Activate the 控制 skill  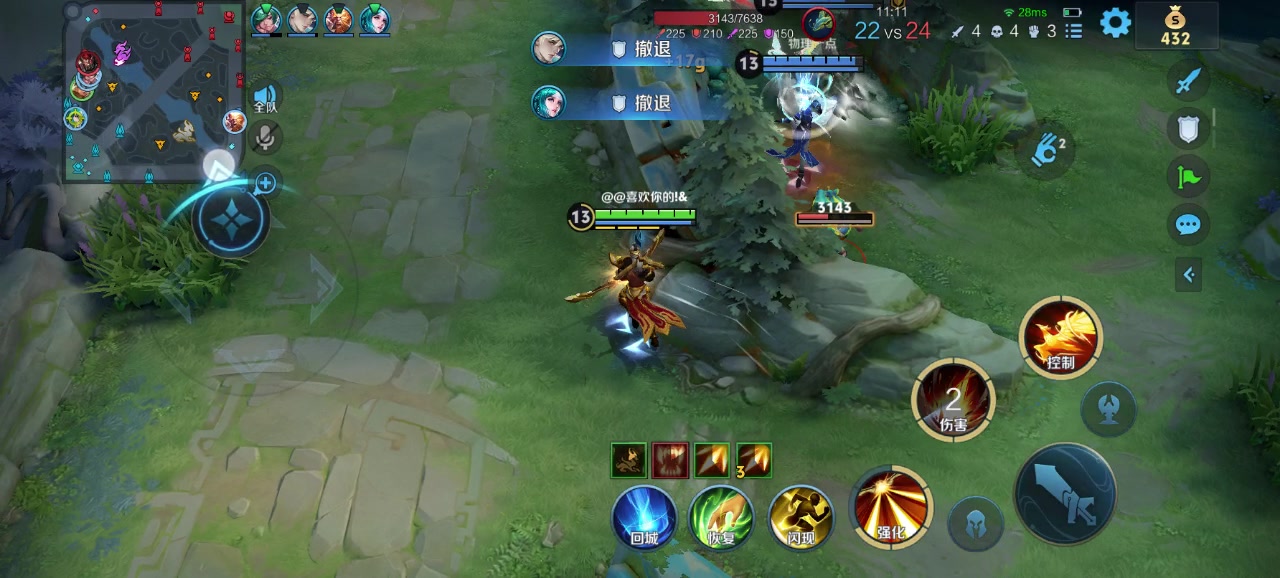tap(1060, 337)
